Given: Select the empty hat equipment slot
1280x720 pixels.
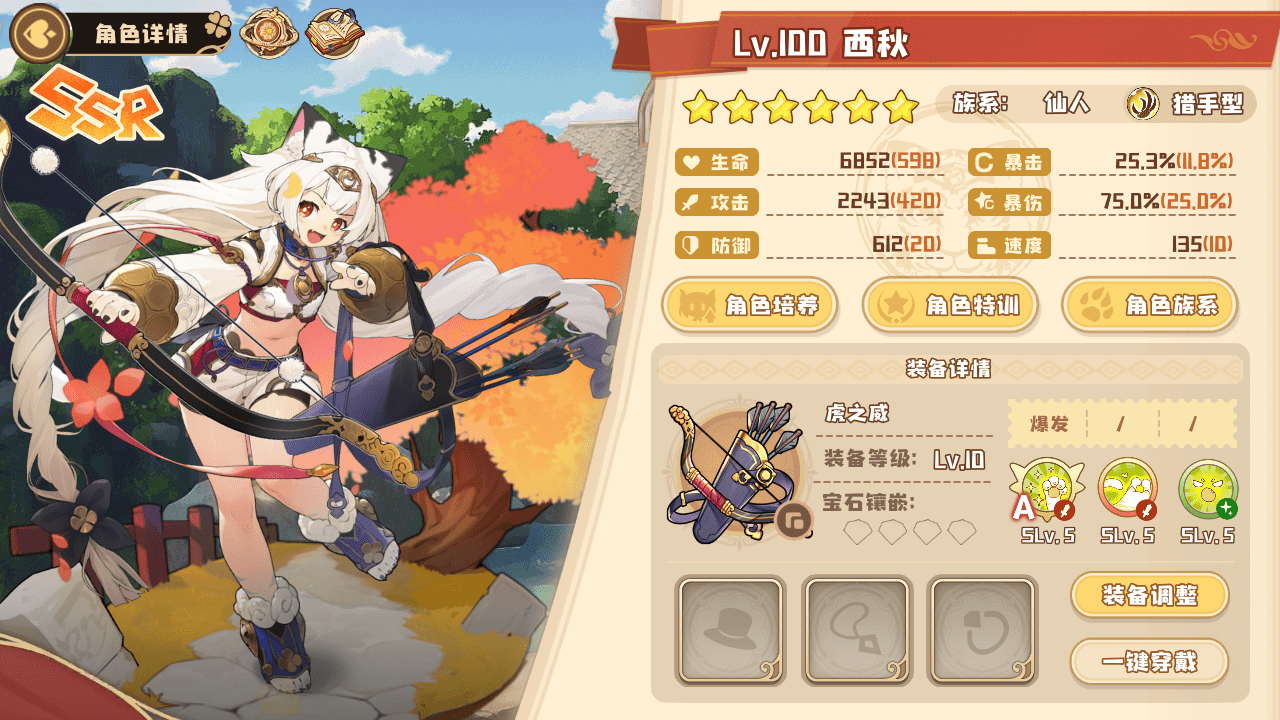Looking at the screenshot, I should tap(730, 630).
